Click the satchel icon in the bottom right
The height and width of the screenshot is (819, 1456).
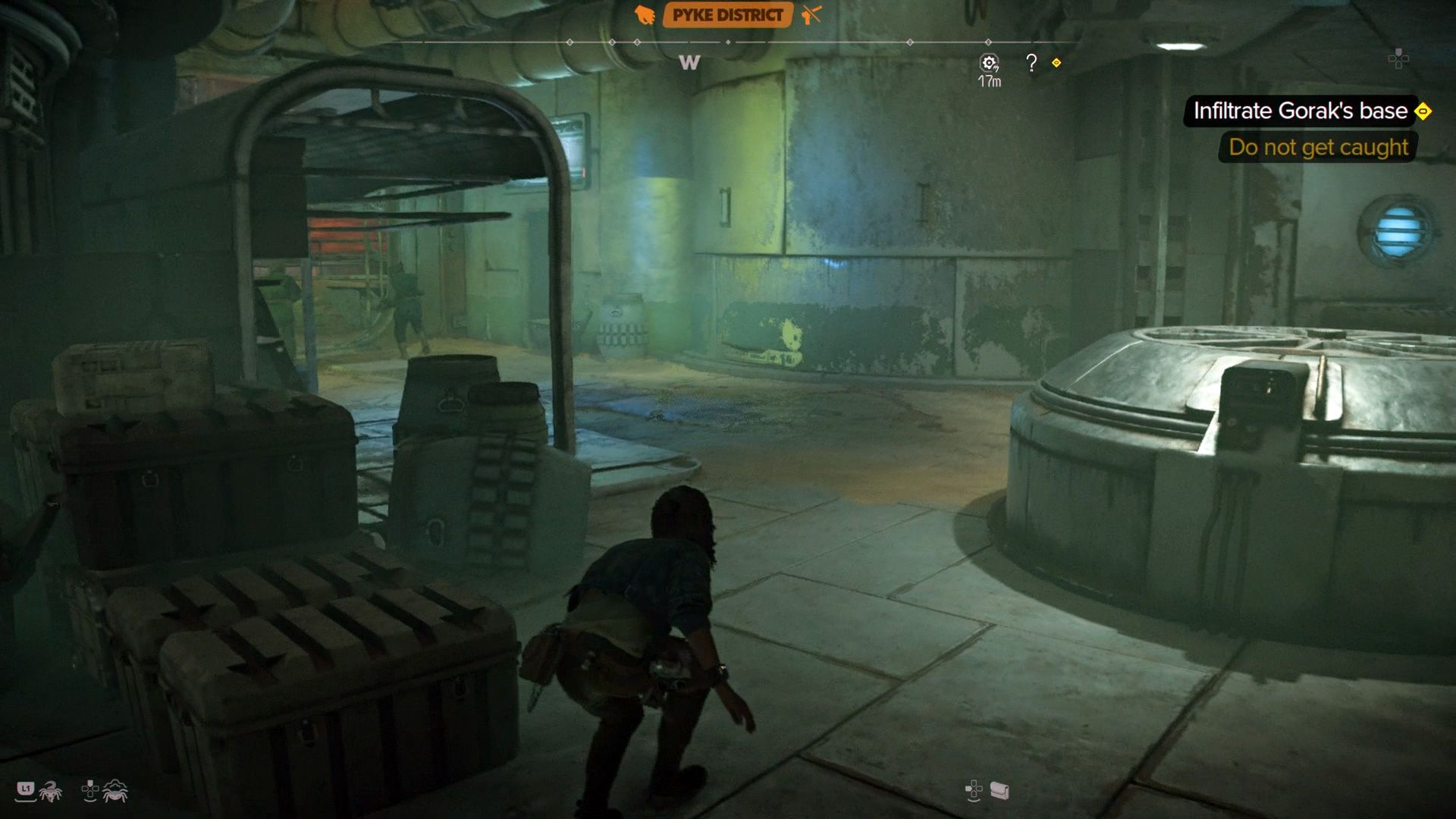pyautogui.click(x=999, y=791)
